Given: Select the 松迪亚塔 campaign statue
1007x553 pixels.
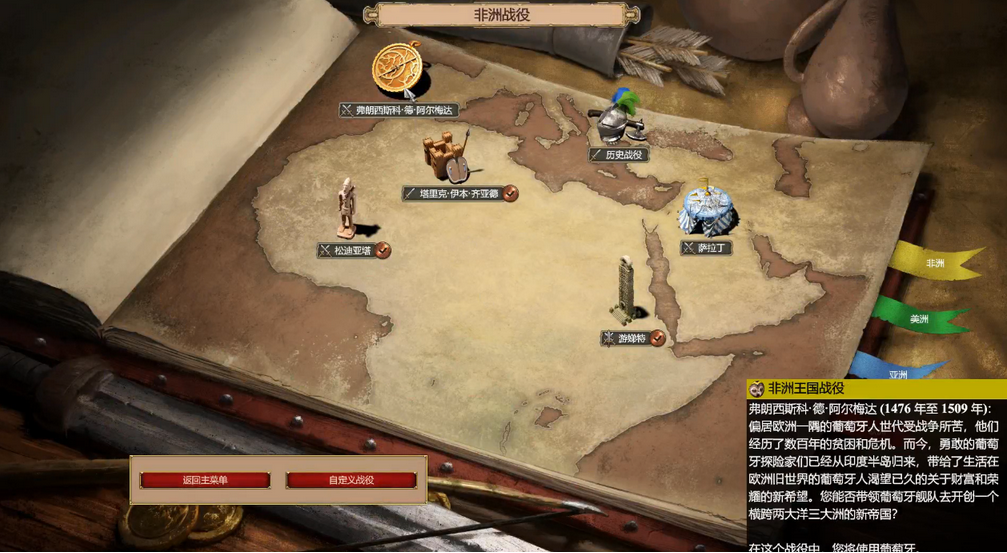Looking at the screenshot, I should [347, 208].
